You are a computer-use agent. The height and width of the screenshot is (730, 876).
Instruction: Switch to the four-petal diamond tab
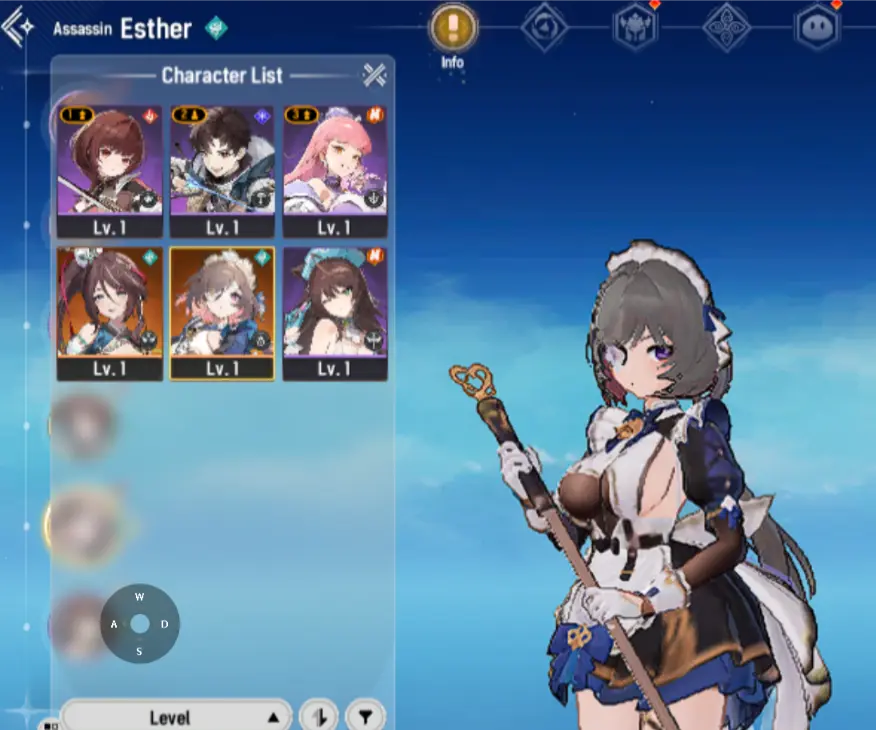pos(726,27)
